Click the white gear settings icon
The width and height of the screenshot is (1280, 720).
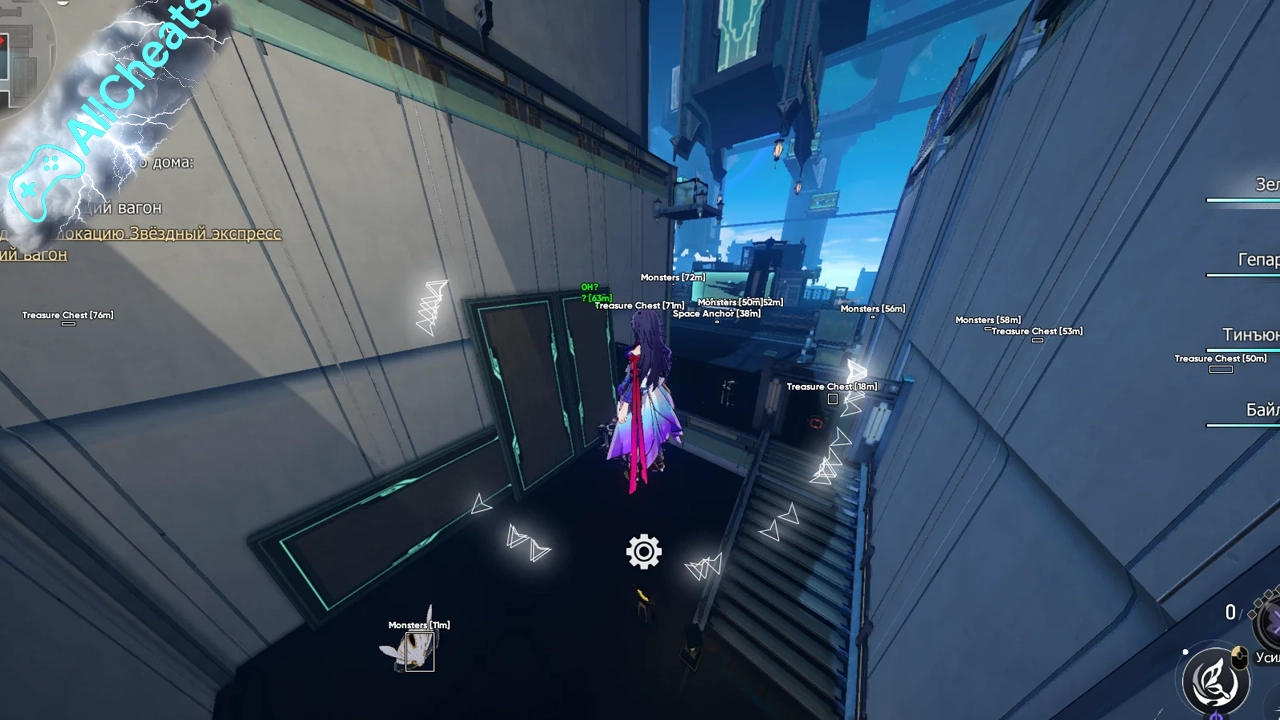(x=644, y=552)
